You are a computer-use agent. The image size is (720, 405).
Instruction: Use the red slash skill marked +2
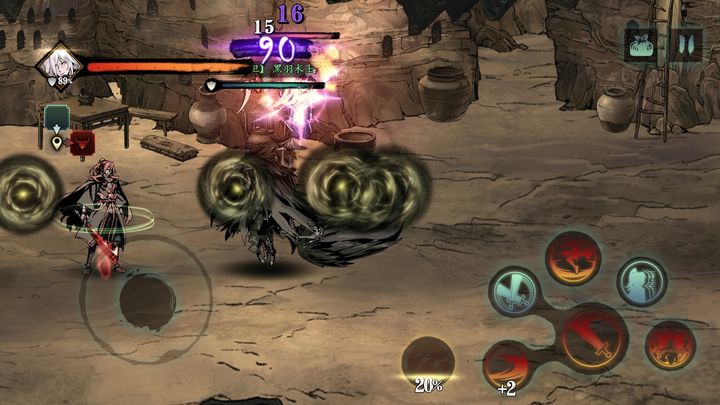tap(507, 363)
